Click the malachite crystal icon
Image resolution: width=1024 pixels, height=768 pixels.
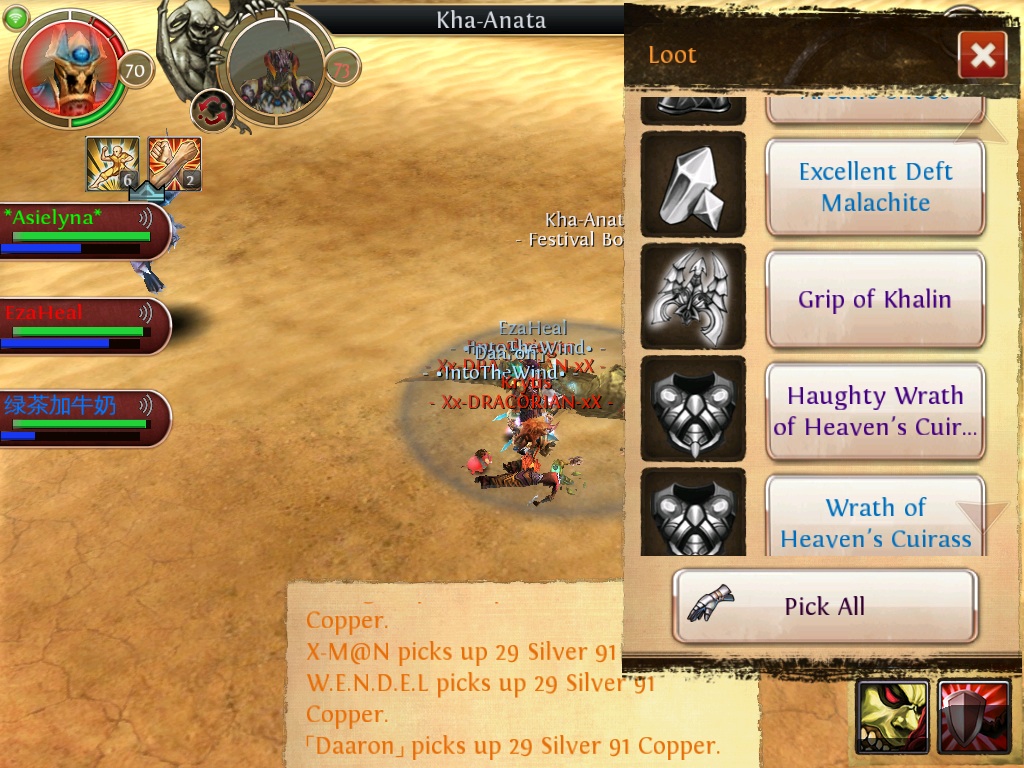click(x=693, y=187)
